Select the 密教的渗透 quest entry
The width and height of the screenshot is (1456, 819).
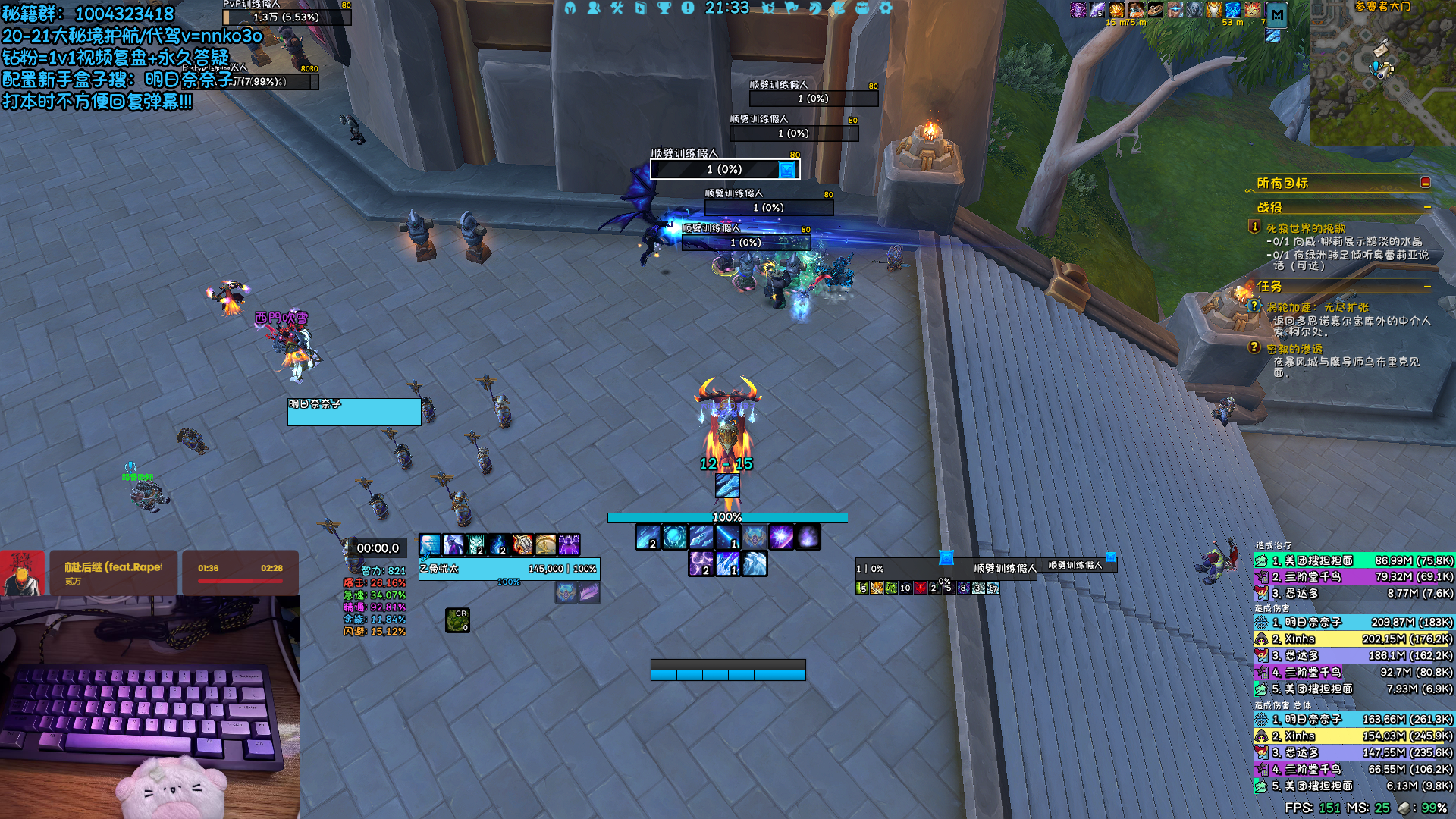tap(1294, 349)
